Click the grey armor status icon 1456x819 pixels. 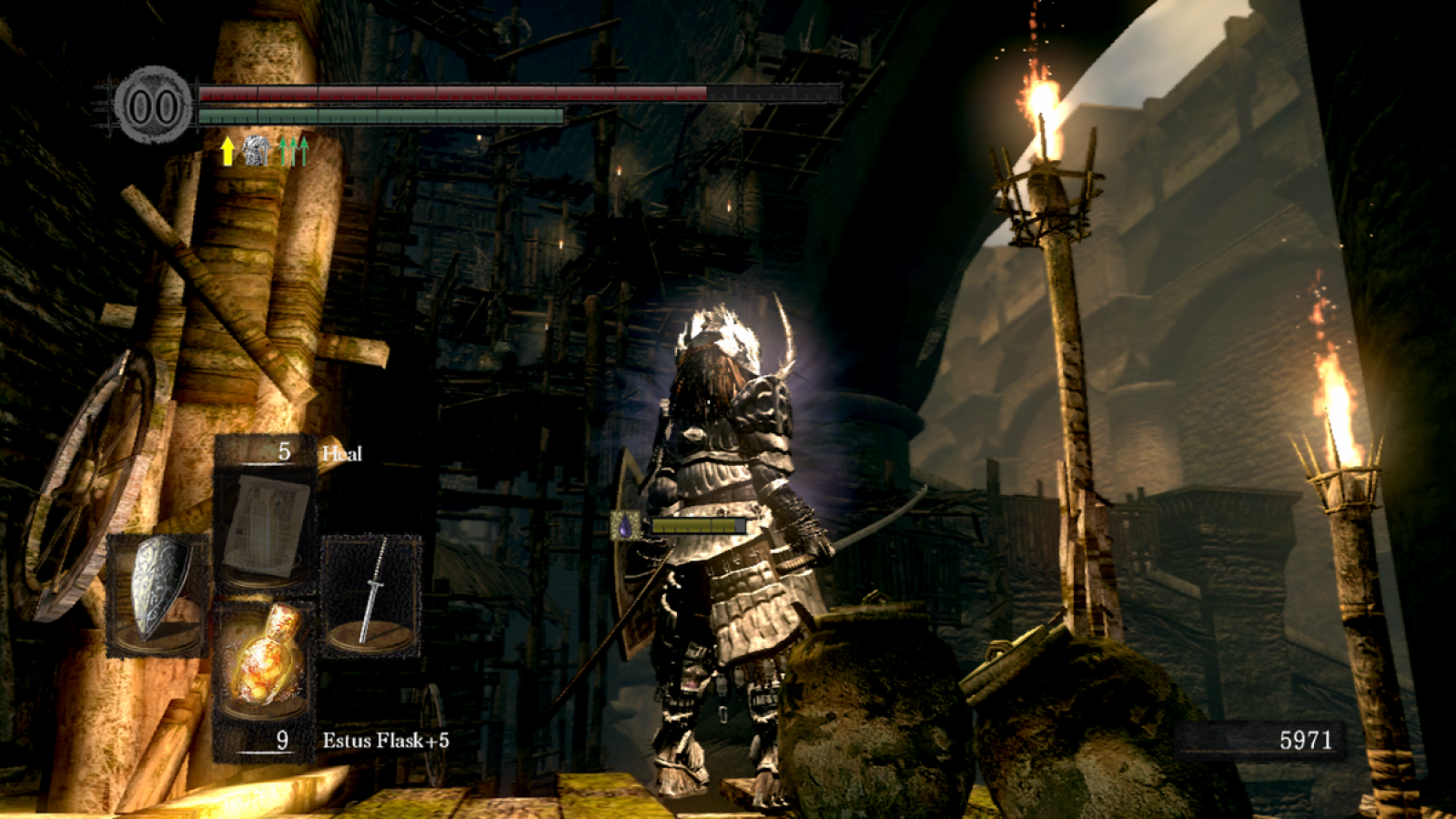[257, 151]
